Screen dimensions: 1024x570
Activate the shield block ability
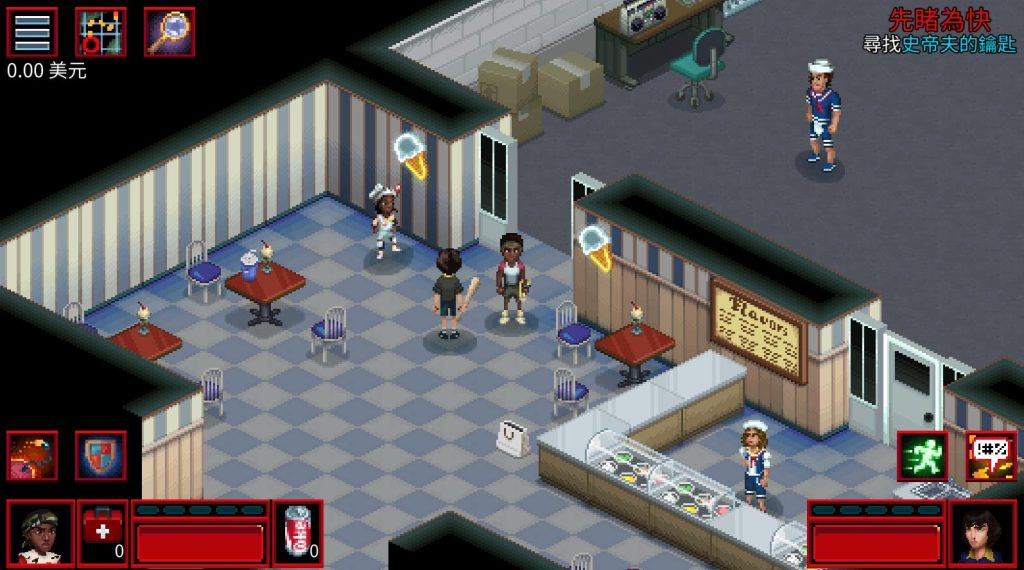coord(101,456)
